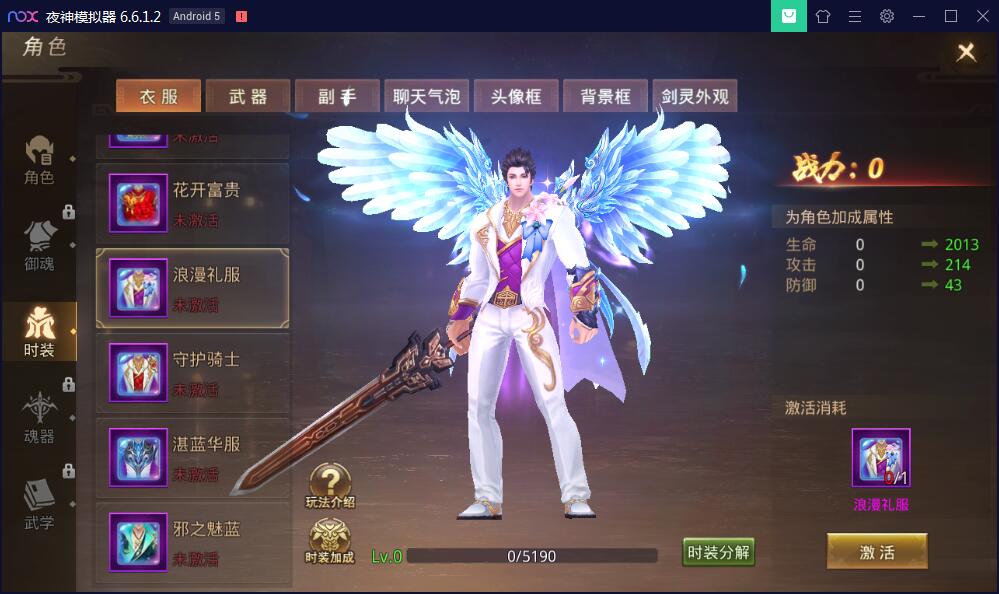This screenshot has width=999, height=594.
Task: Switch to the 衣服 clothing tab
Action: (158, 97)
